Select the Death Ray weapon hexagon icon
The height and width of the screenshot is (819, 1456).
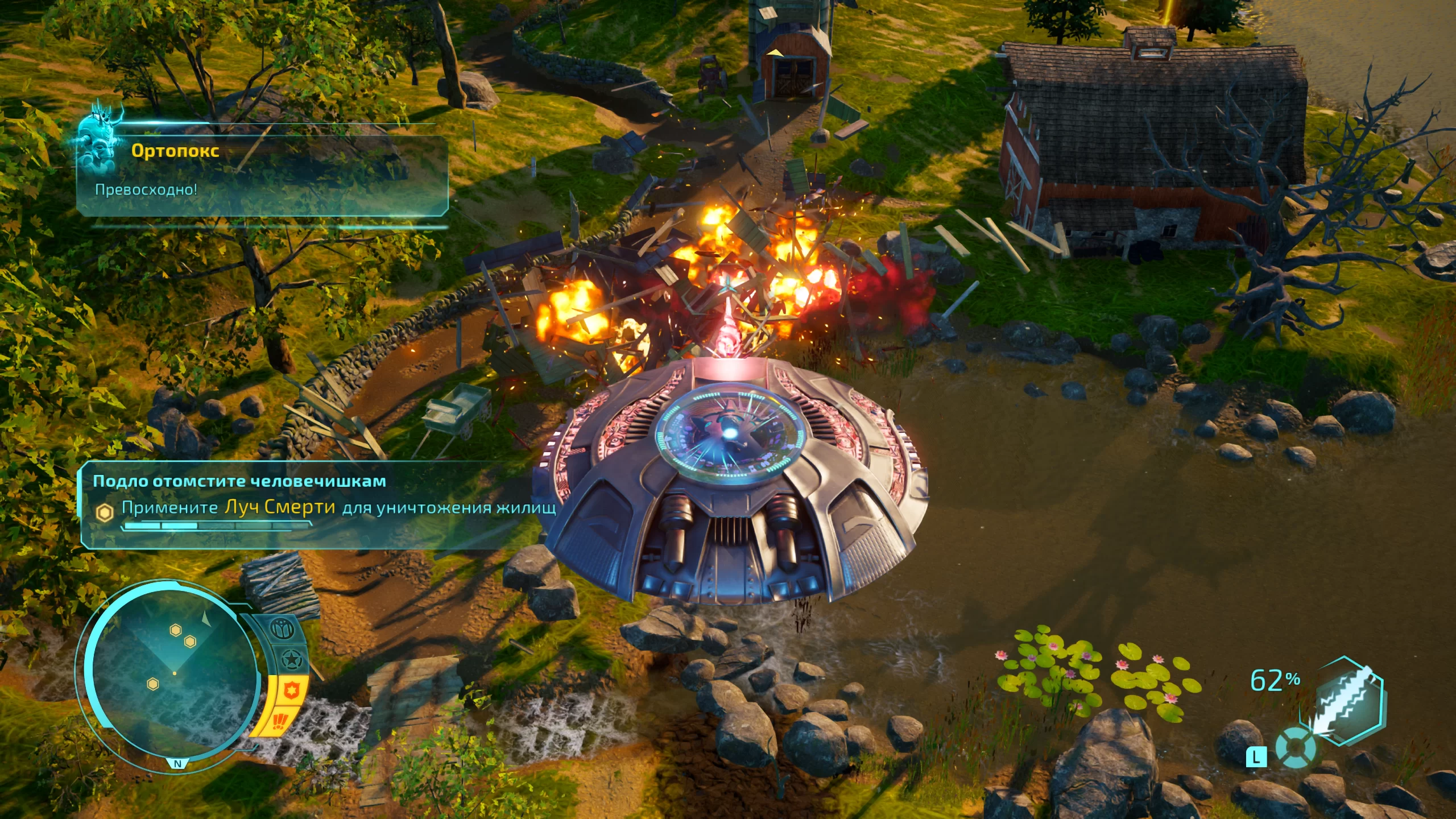[1348, 702]
